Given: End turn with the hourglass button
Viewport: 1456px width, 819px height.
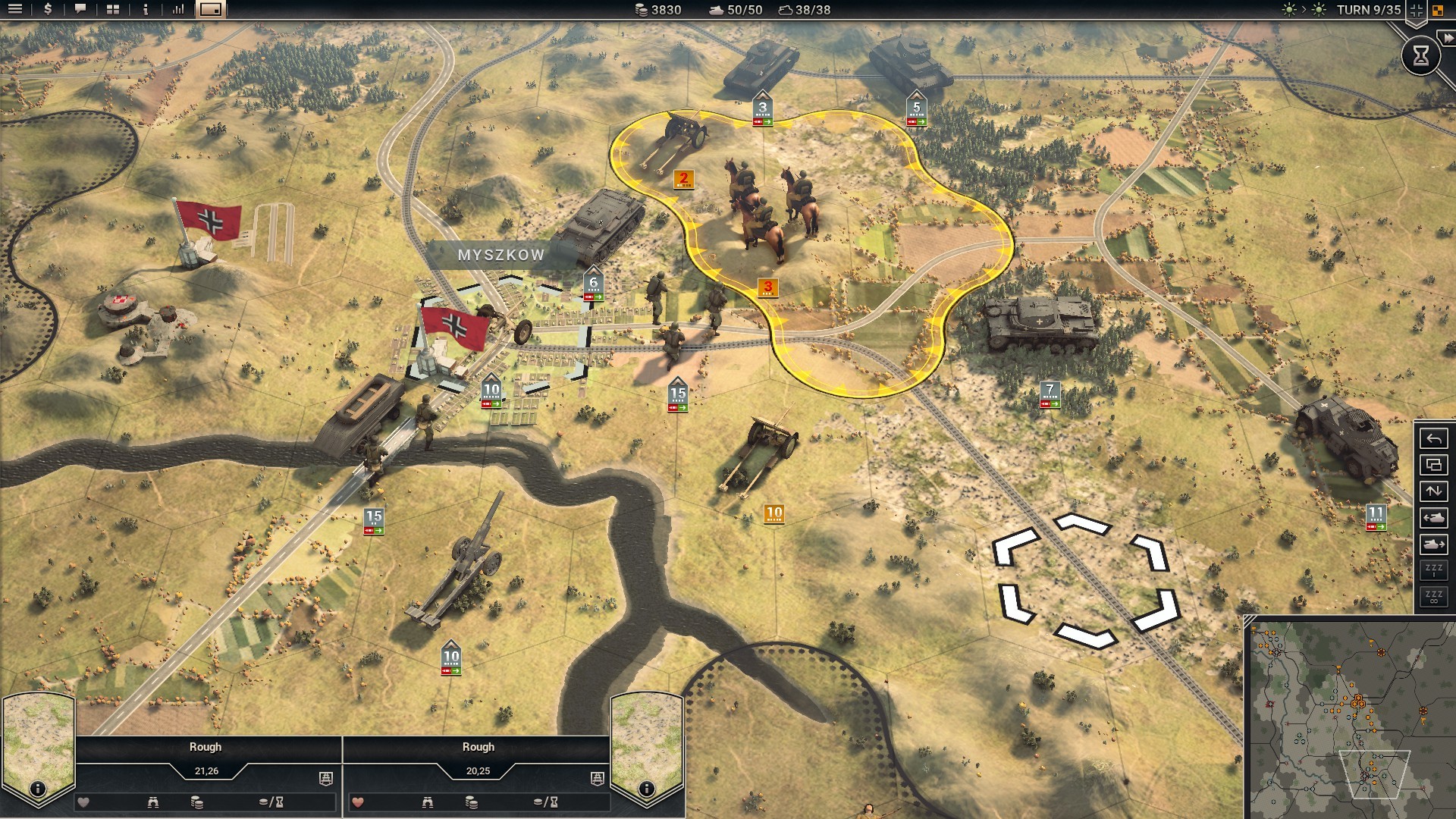Looking at the screenshot, I should click(1420, 55).
